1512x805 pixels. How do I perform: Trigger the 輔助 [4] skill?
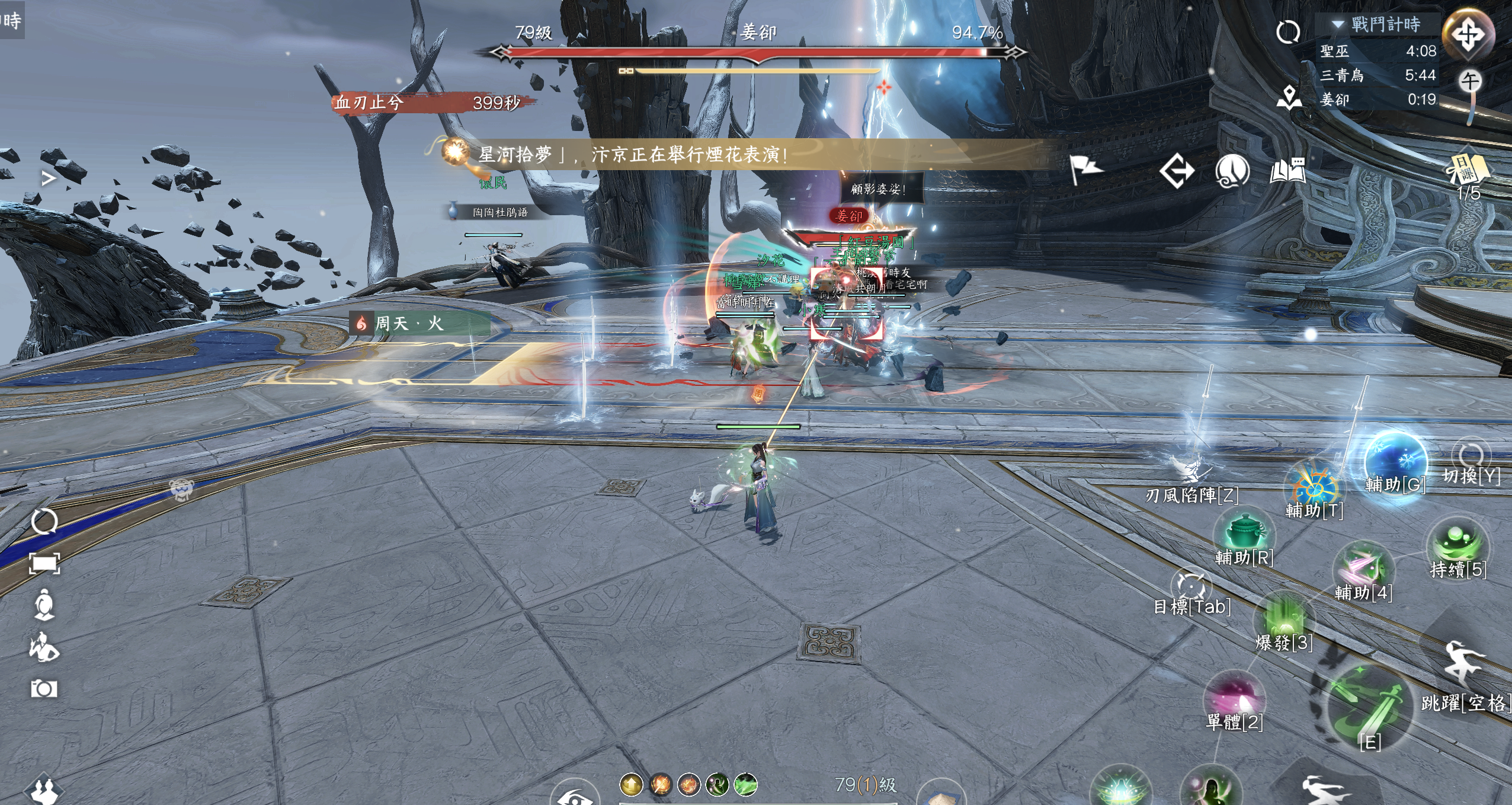point(1363,569)
